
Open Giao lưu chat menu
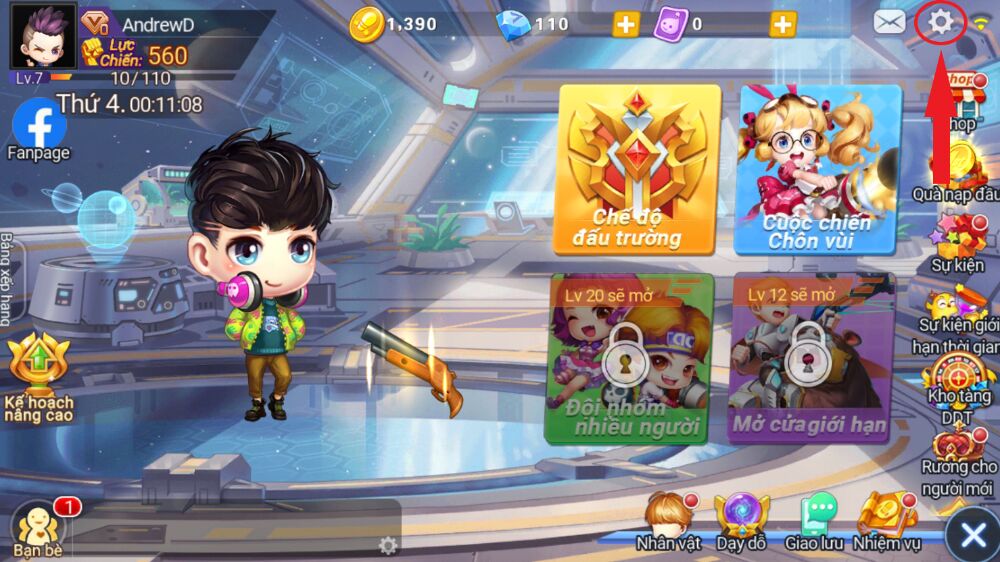817,521
